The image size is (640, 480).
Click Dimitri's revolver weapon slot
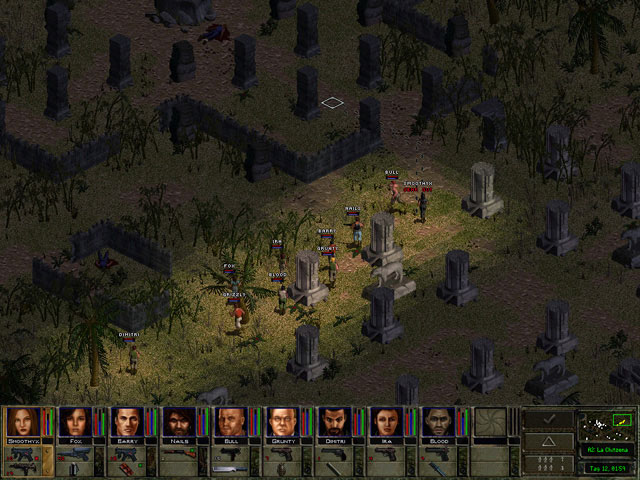[x=333, y=454]
